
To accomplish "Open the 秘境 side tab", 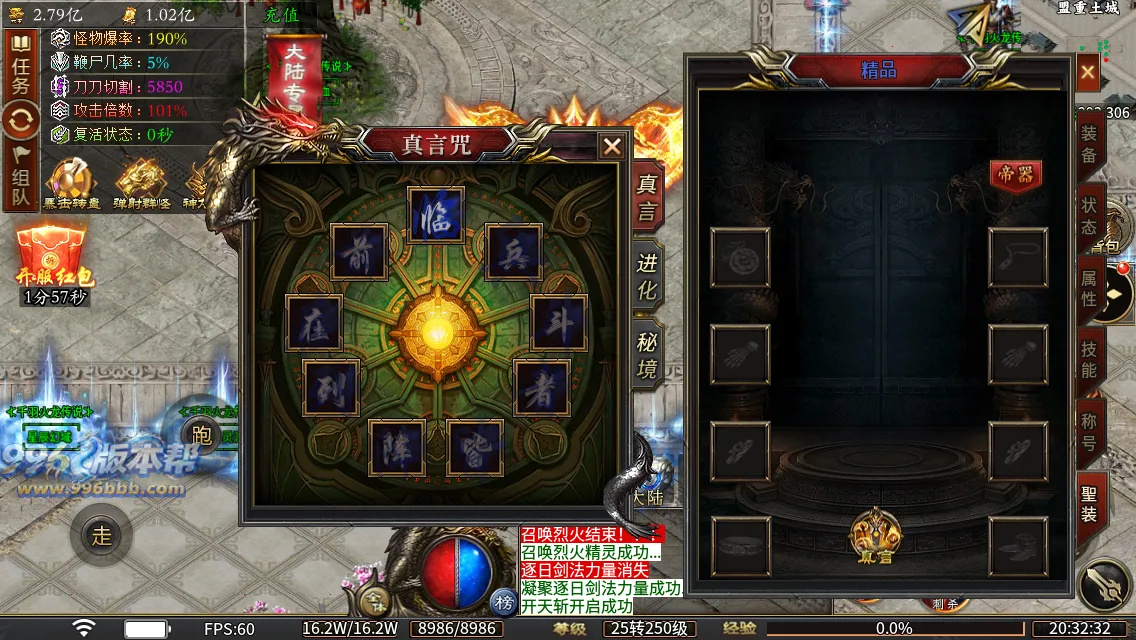I will (648, 356).
